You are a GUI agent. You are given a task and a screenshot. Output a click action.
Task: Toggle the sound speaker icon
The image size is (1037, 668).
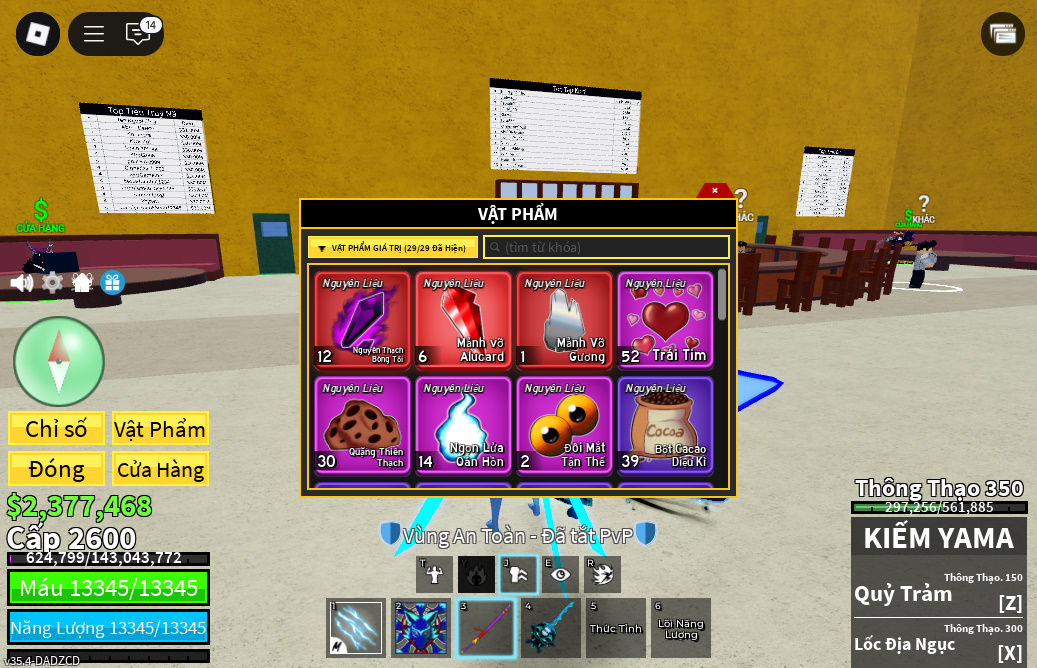[21, 283]
